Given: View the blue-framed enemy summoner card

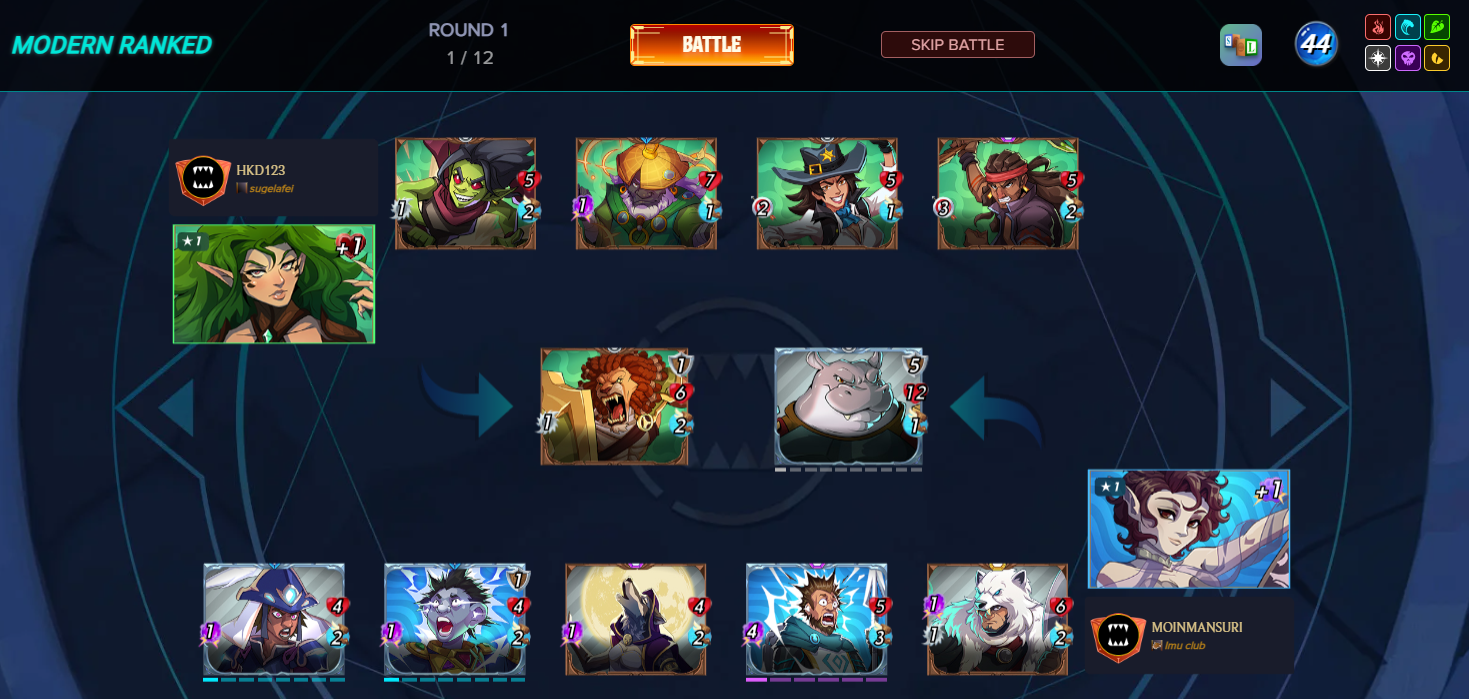Looking at the screenshot, I should click(x=1188, y=529).
